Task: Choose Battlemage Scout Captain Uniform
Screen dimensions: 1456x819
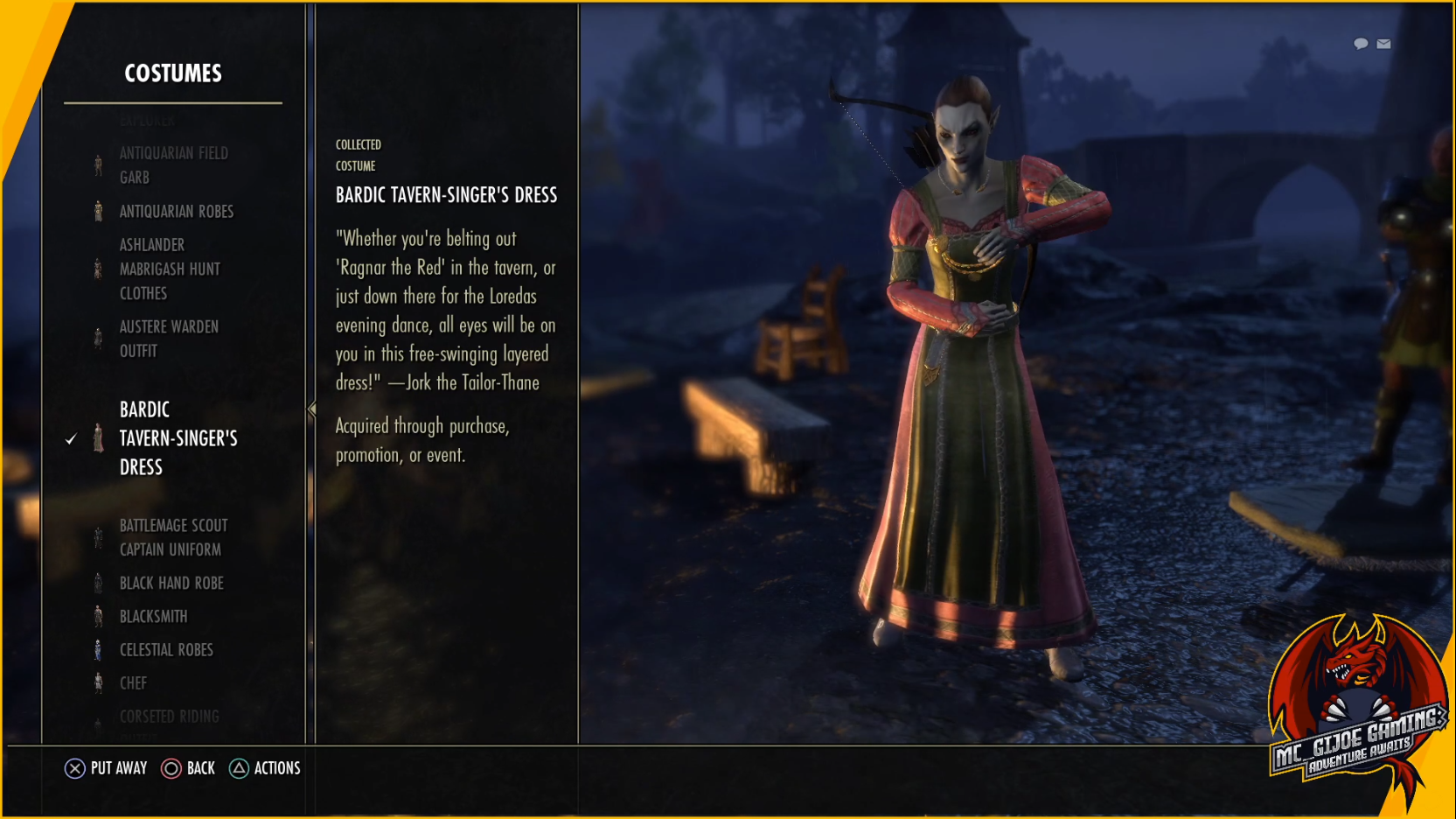Action: [x=173, y=537]
